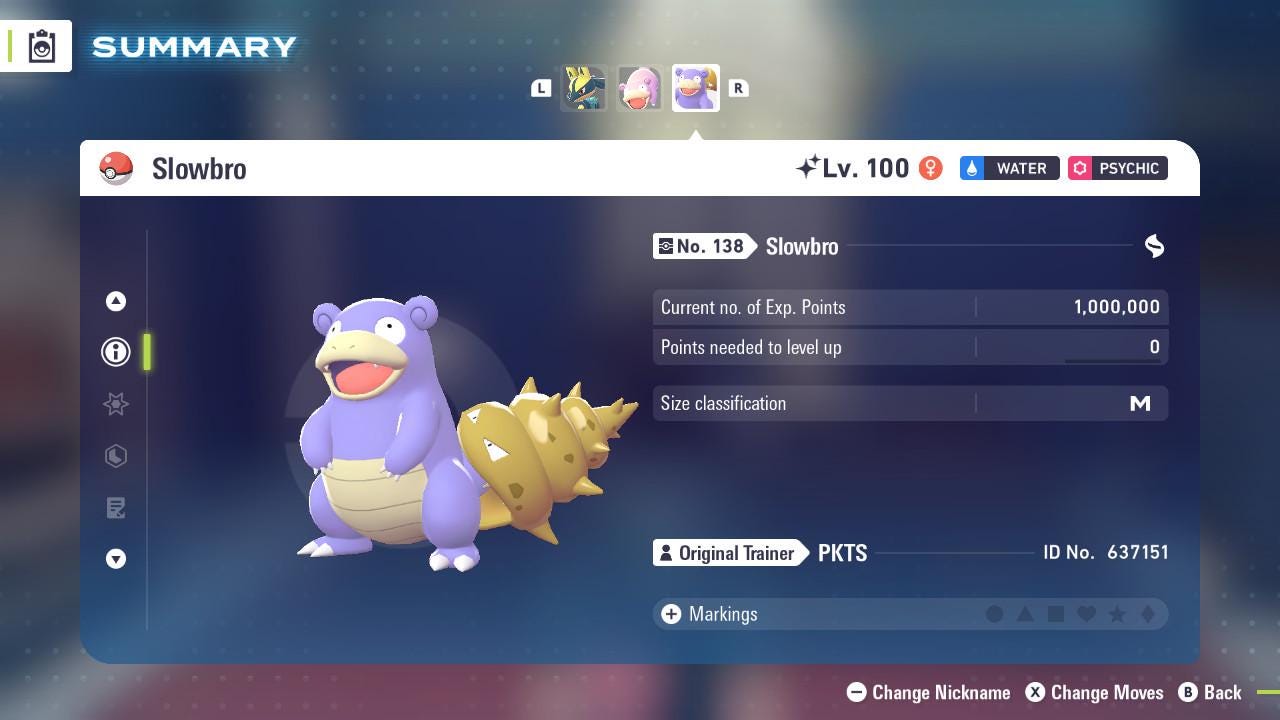Click the down arrow below the sidebar icons

(116, 560)
